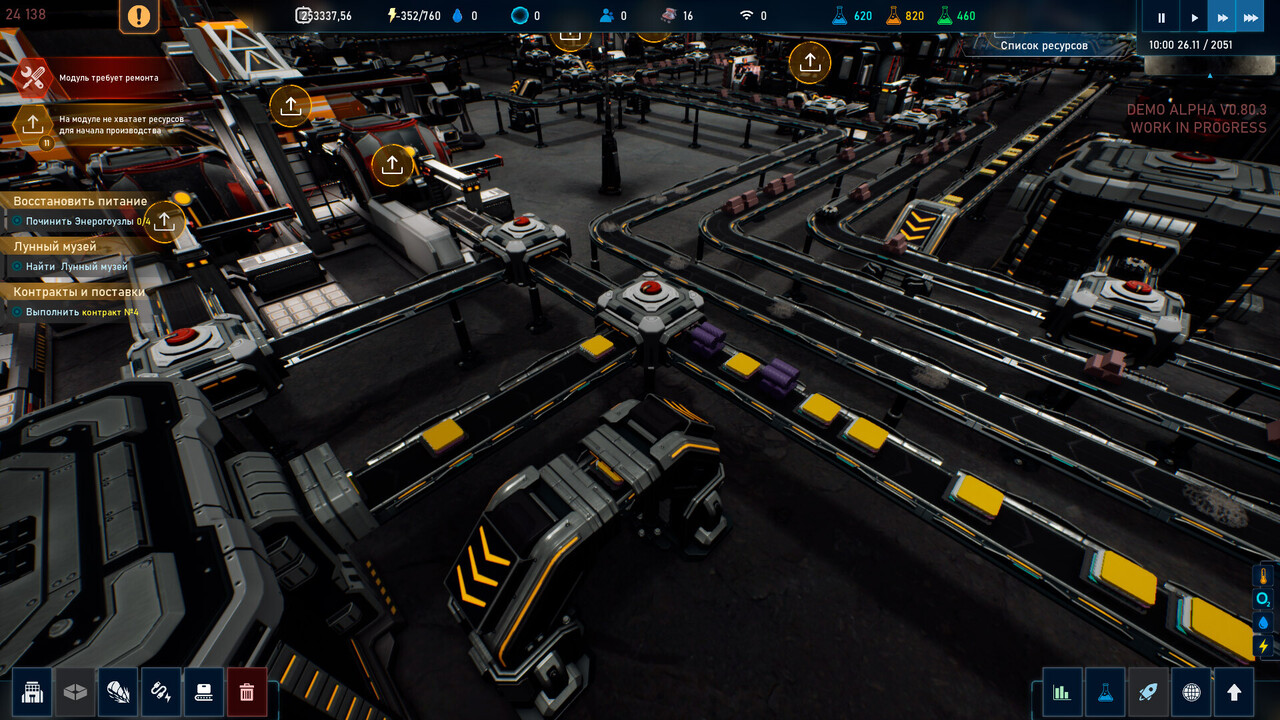Select the module needs repair notification

tap(34, 77)
